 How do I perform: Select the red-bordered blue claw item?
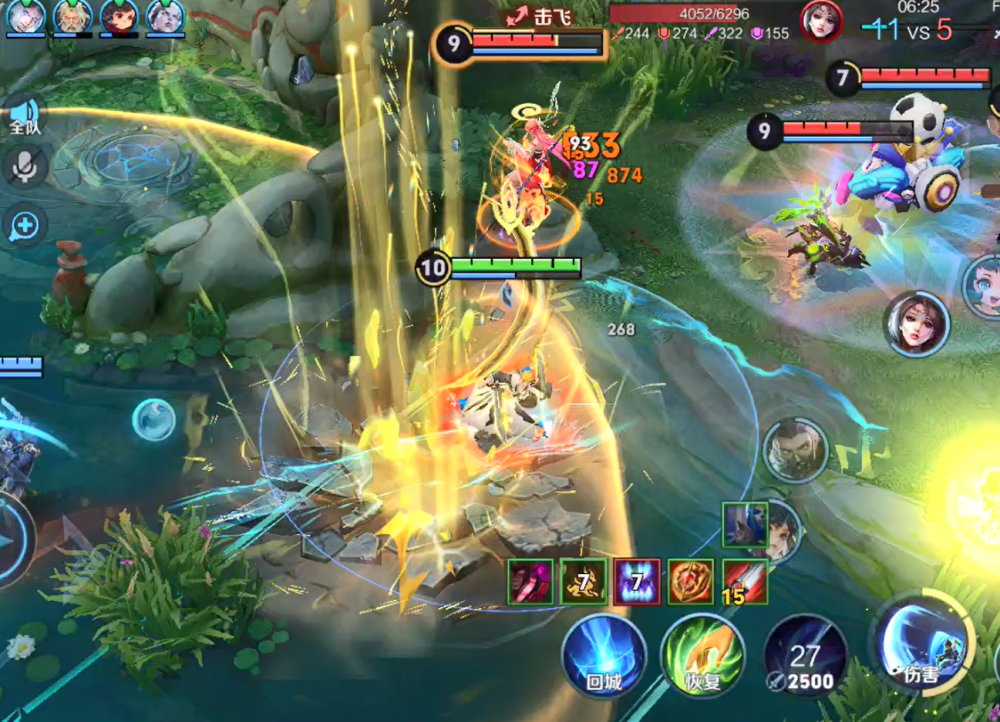click(637, 581)
